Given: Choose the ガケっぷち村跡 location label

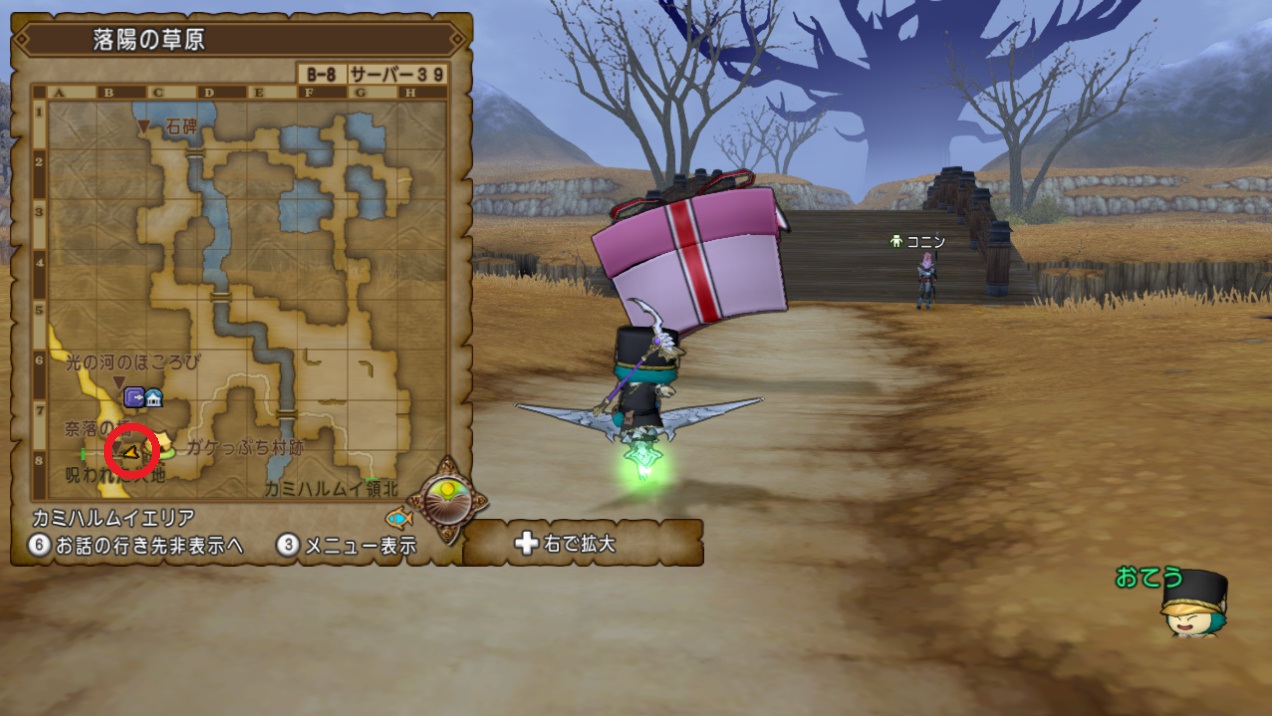Looking at the screenshot, I should pos(244,448).
